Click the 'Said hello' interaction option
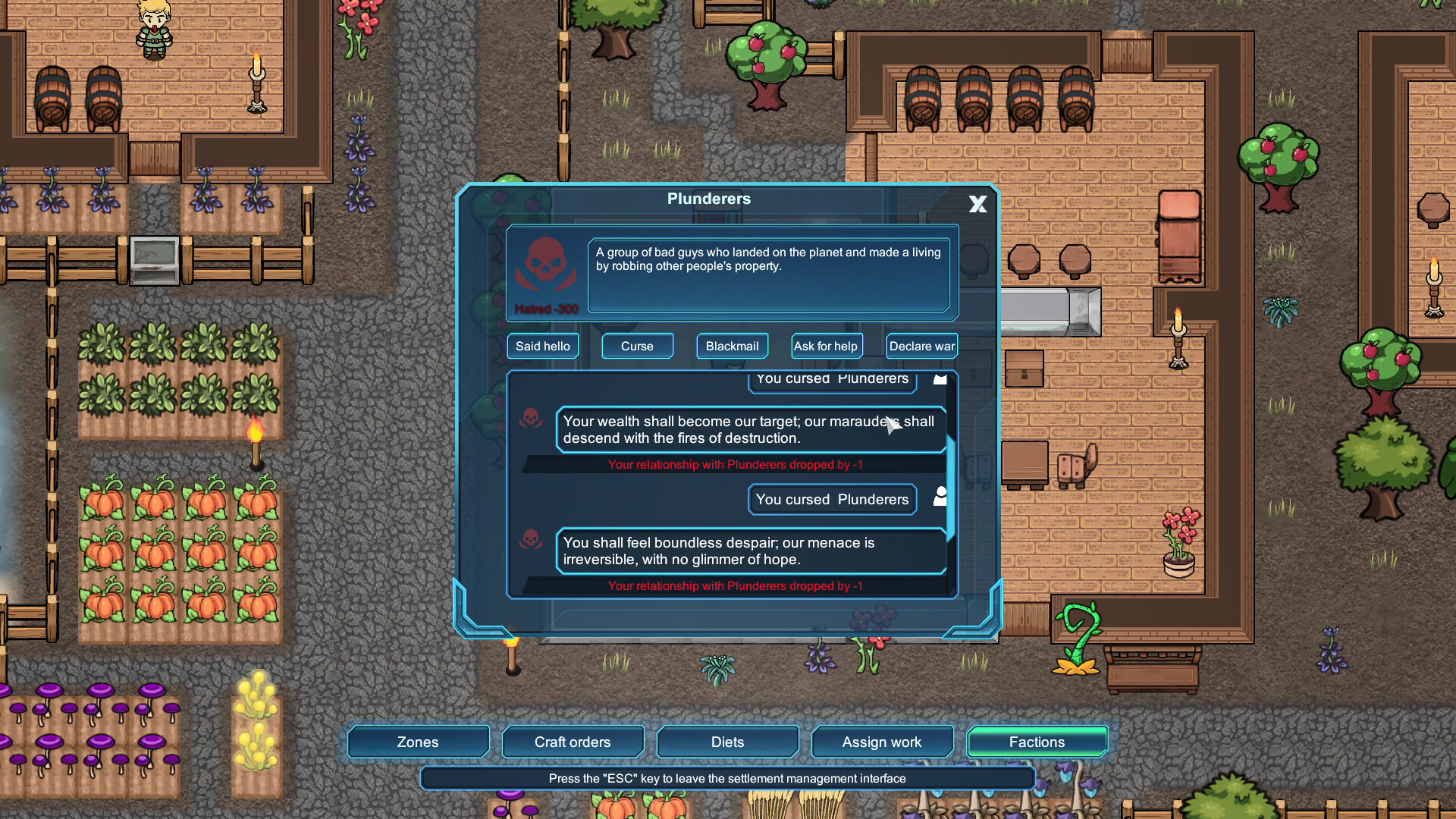This screenshot has height=819, width=1456. click(x=542, y=346)
